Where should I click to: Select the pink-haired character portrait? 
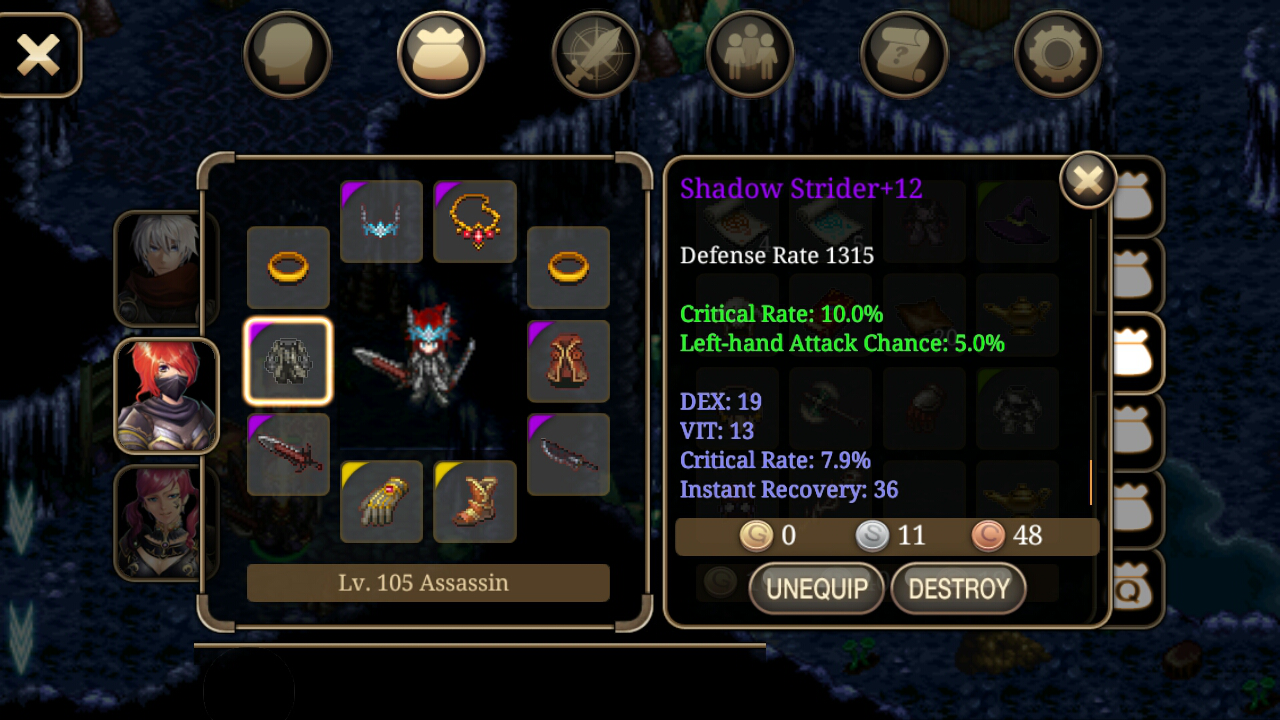pyautogui.click(x=165, y=522)
